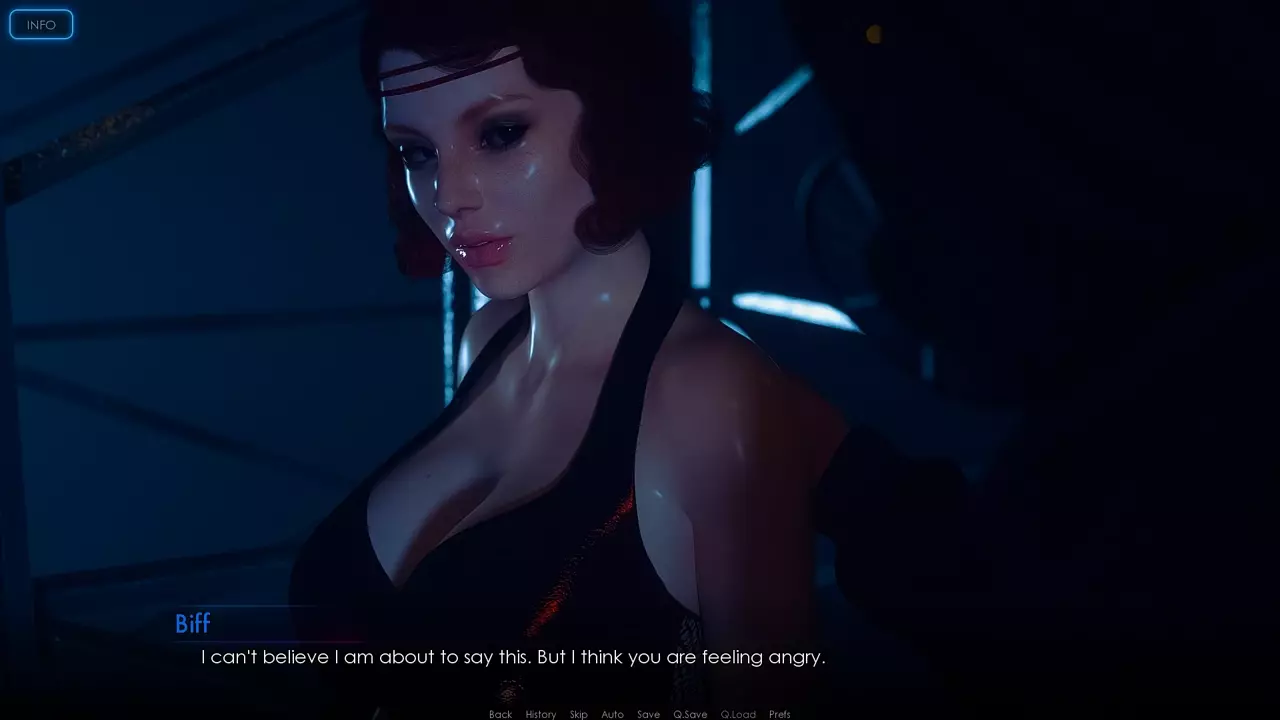Screen dimensions: 1280x720
Task: Go Back one dialogue line
Action: (500, 714)
